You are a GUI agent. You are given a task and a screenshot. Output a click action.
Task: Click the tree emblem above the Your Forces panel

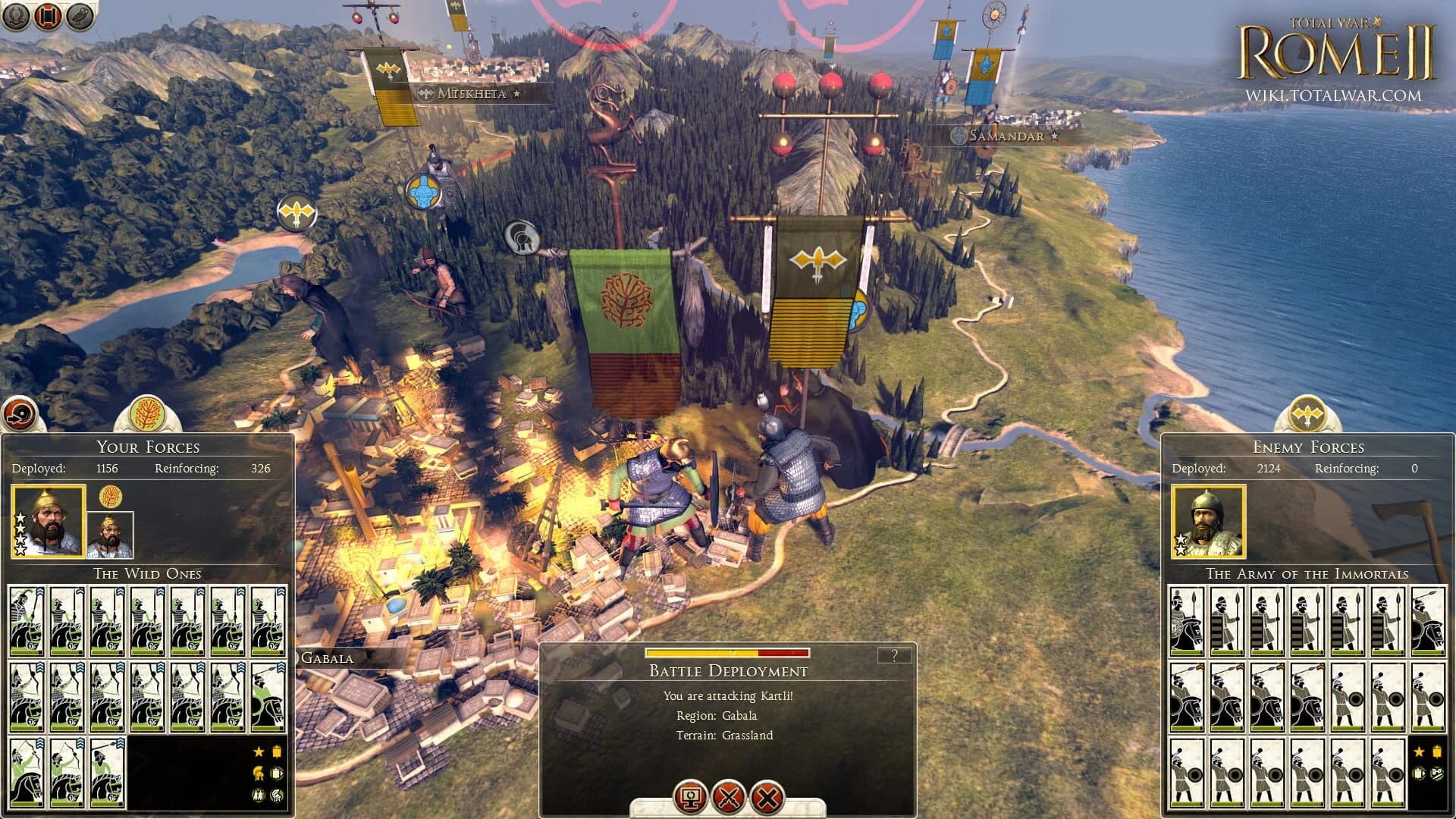pyautogui.click(x=146, y=412)
